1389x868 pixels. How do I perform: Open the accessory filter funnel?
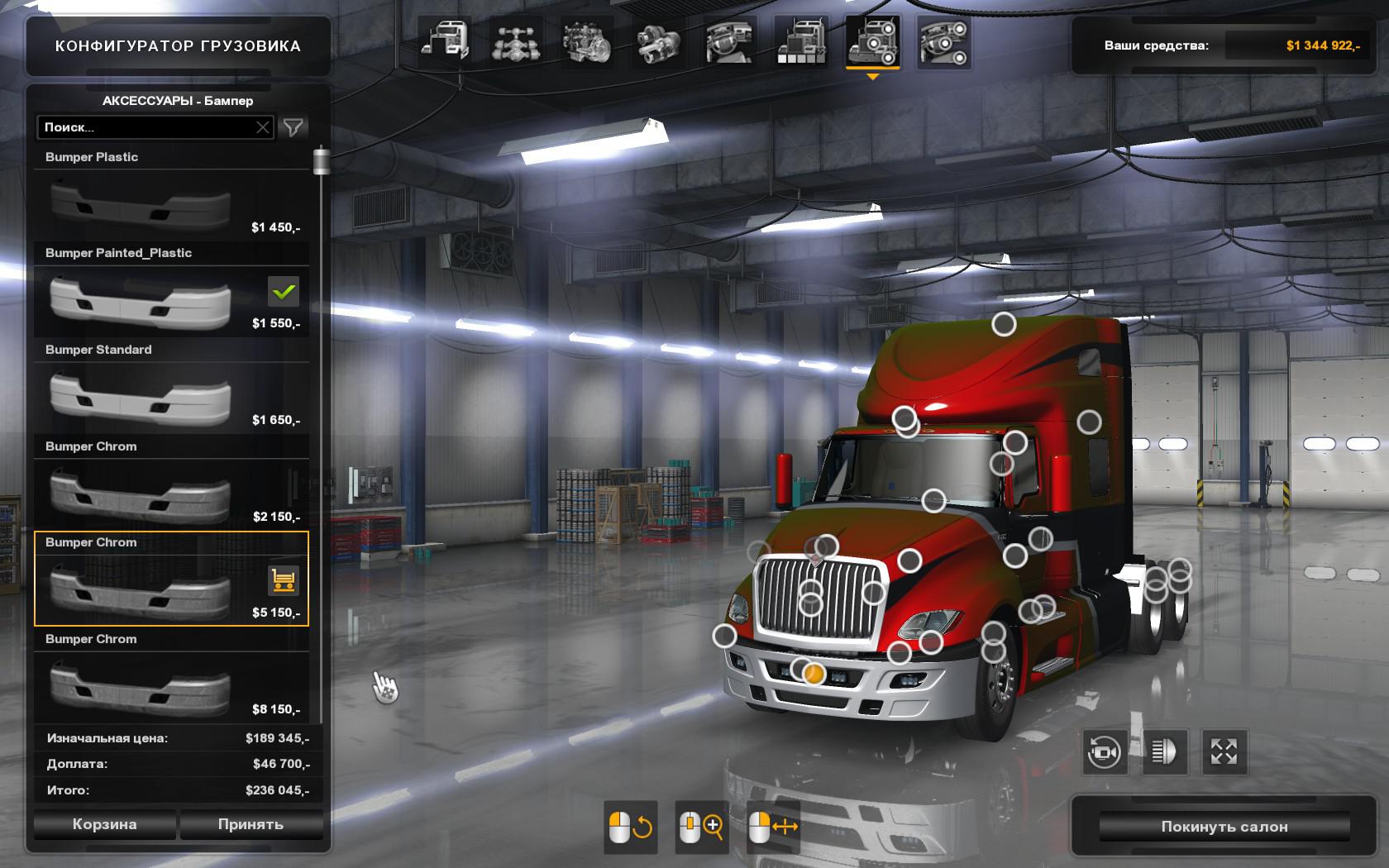pyautogui.click(x=294, y=127)
